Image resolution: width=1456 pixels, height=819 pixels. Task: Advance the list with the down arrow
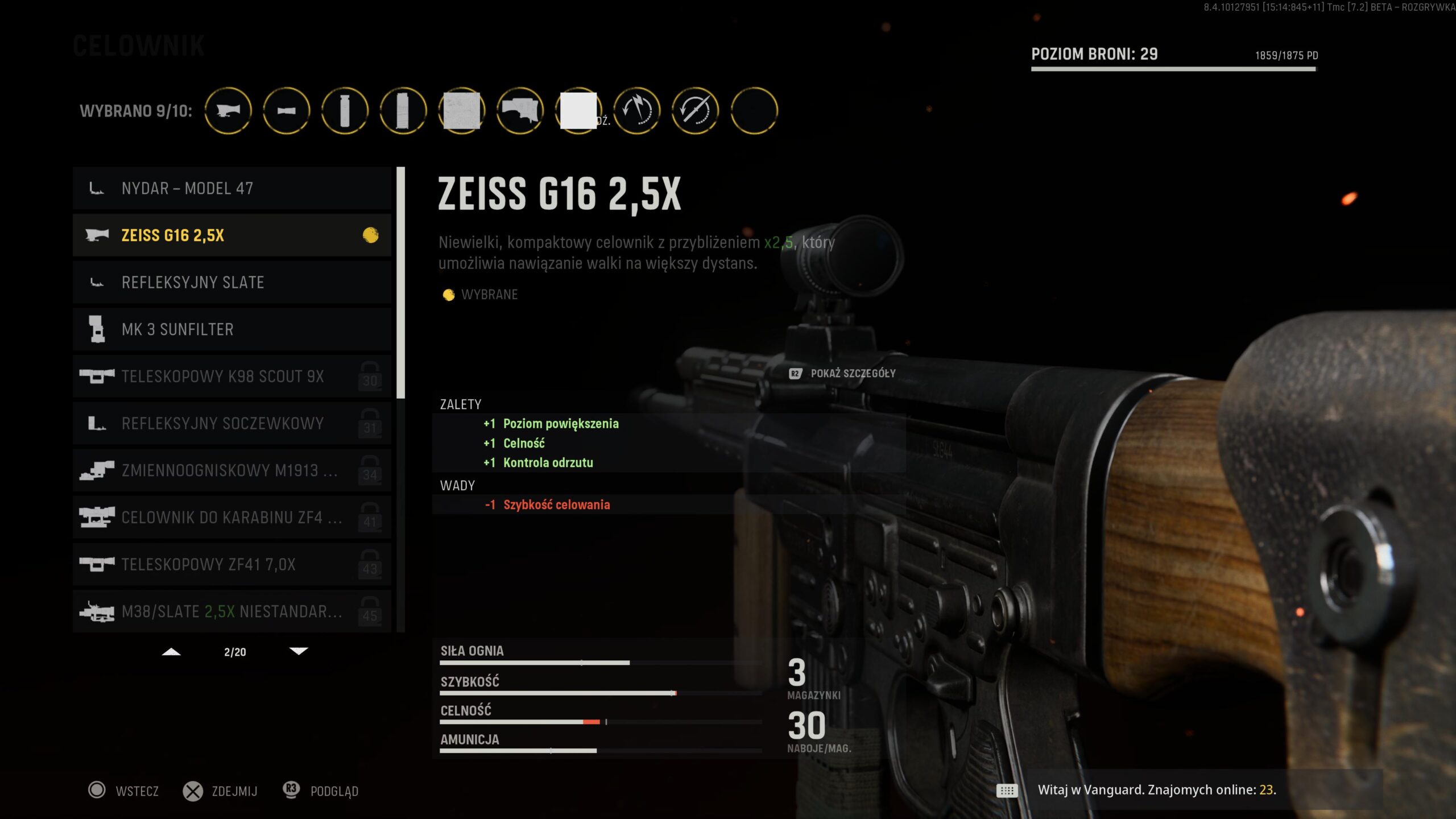point(299,652)
